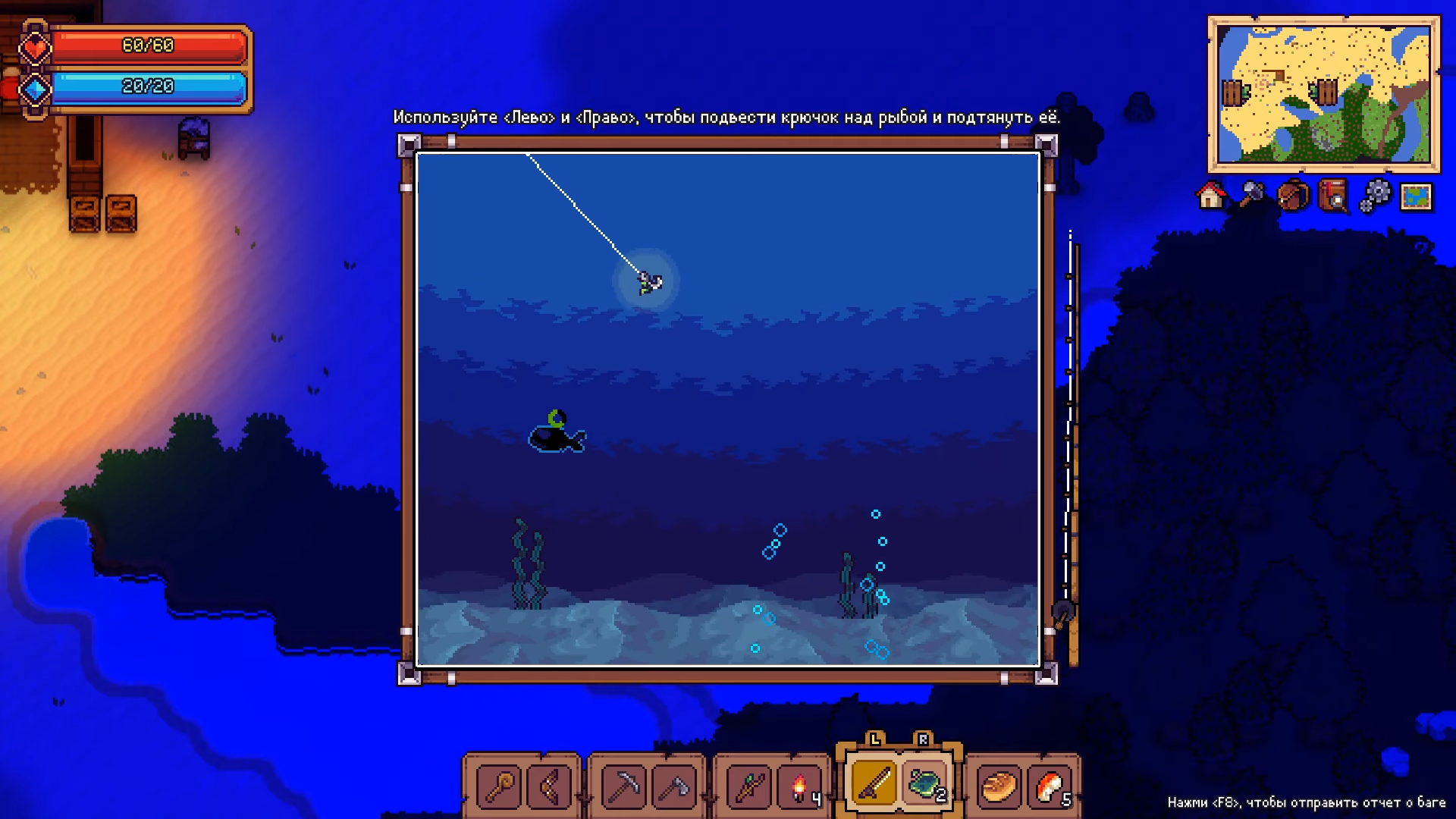Open settings via the gears icon

(1375, 196)
